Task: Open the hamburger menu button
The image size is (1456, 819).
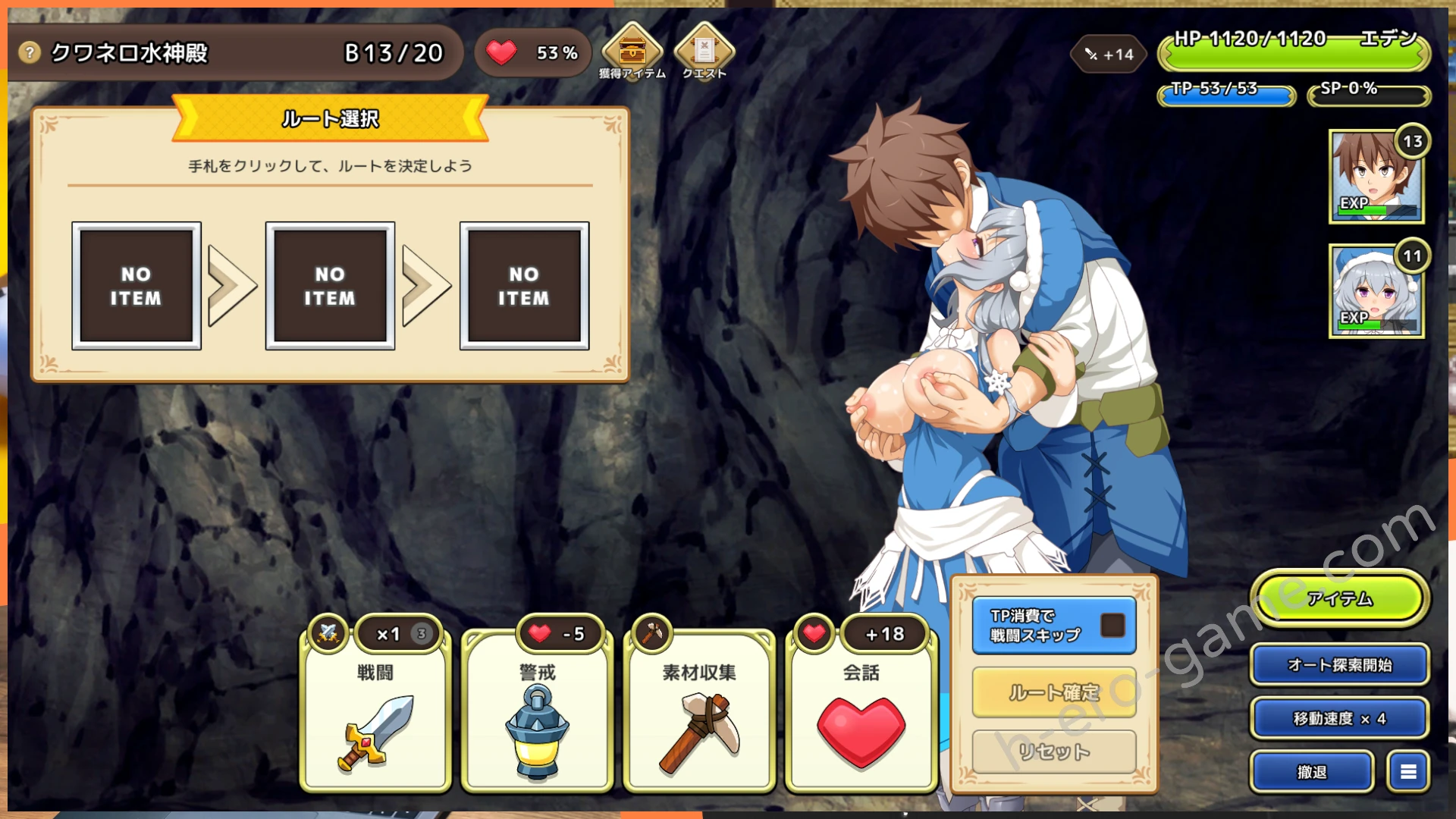Action: coord(1408,772)
